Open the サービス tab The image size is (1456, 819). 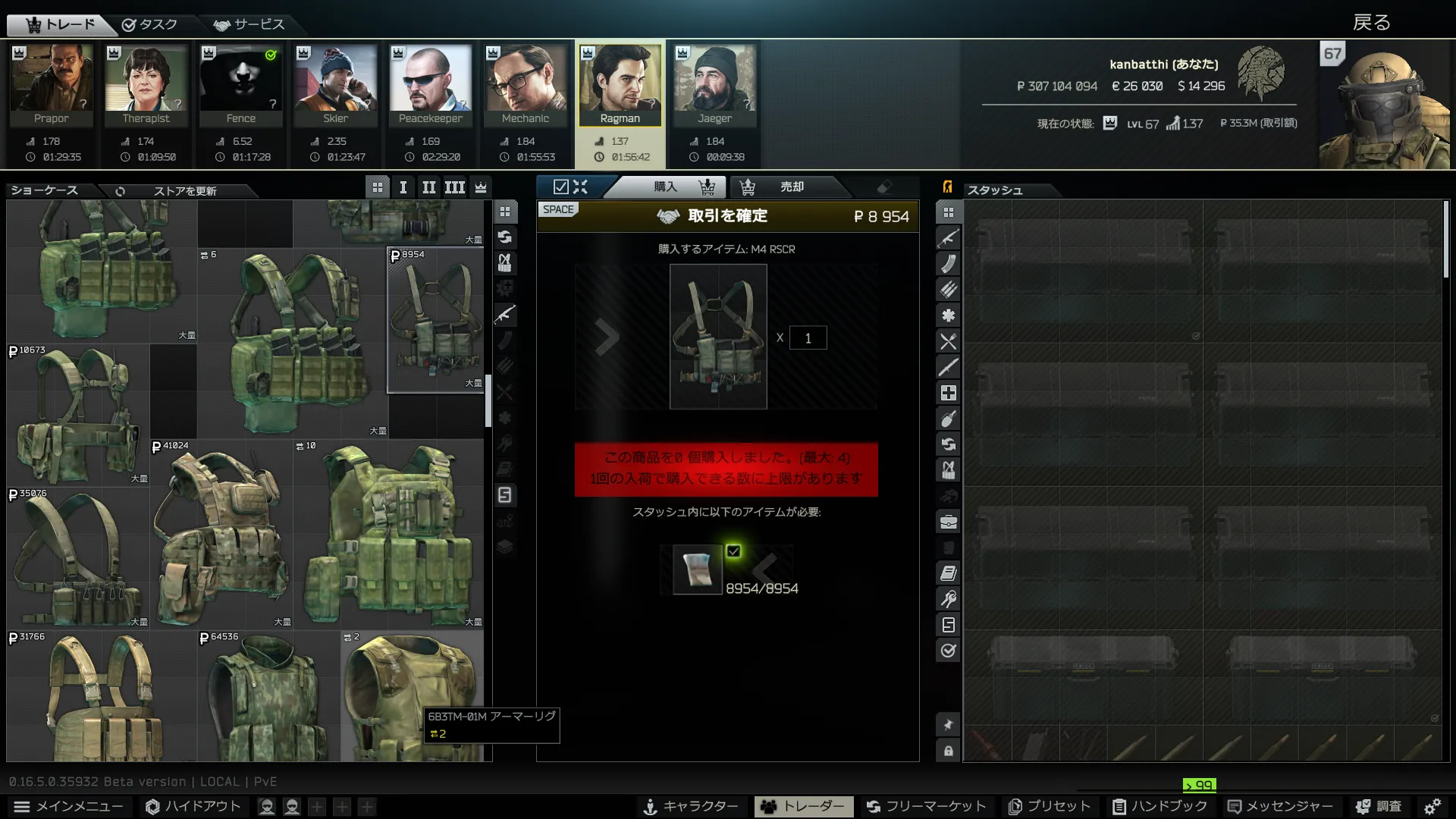click(x=249, y=24)
